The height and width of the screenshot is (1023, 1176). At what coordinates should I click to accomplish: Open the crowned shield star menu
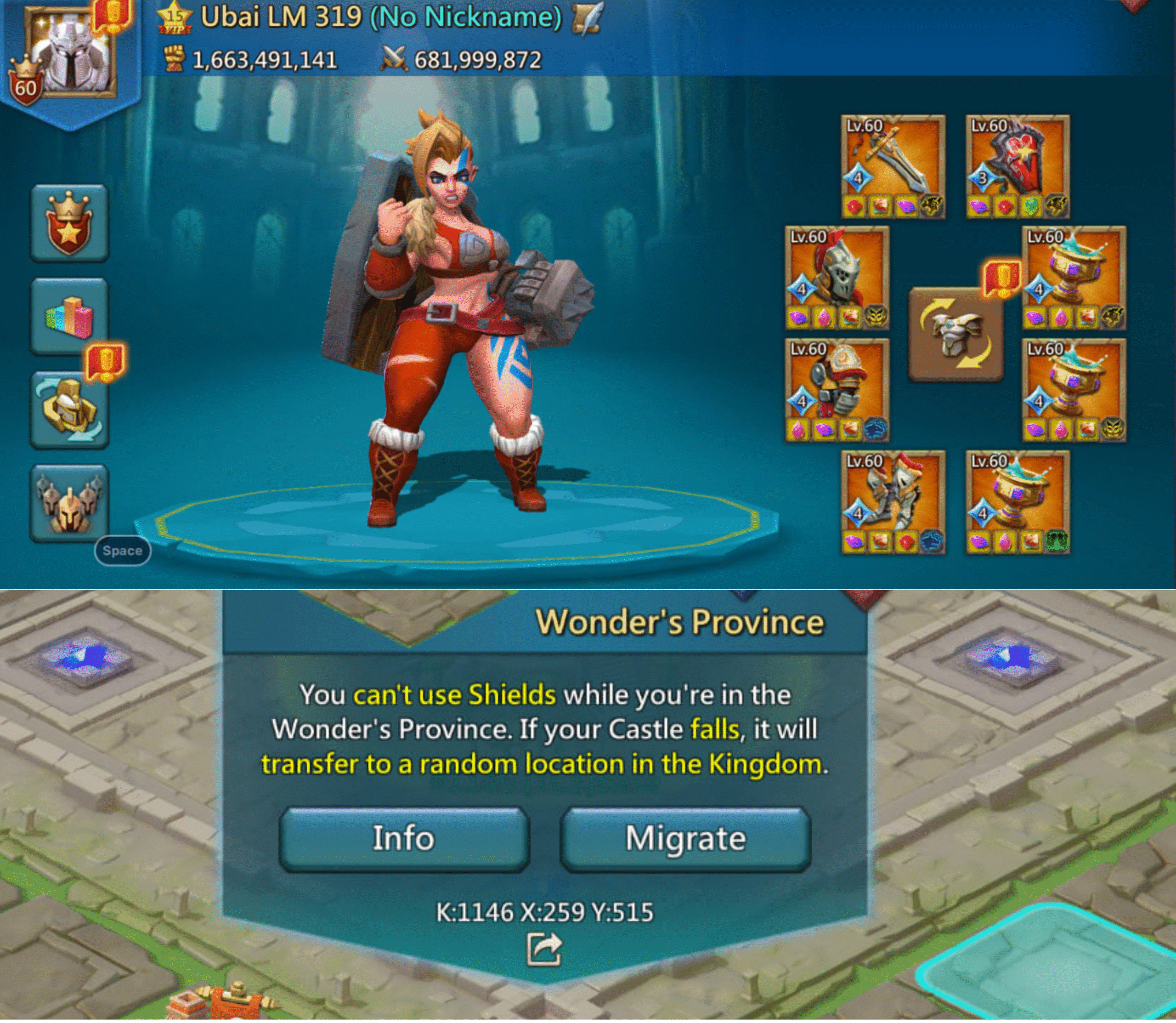(69, 224)
